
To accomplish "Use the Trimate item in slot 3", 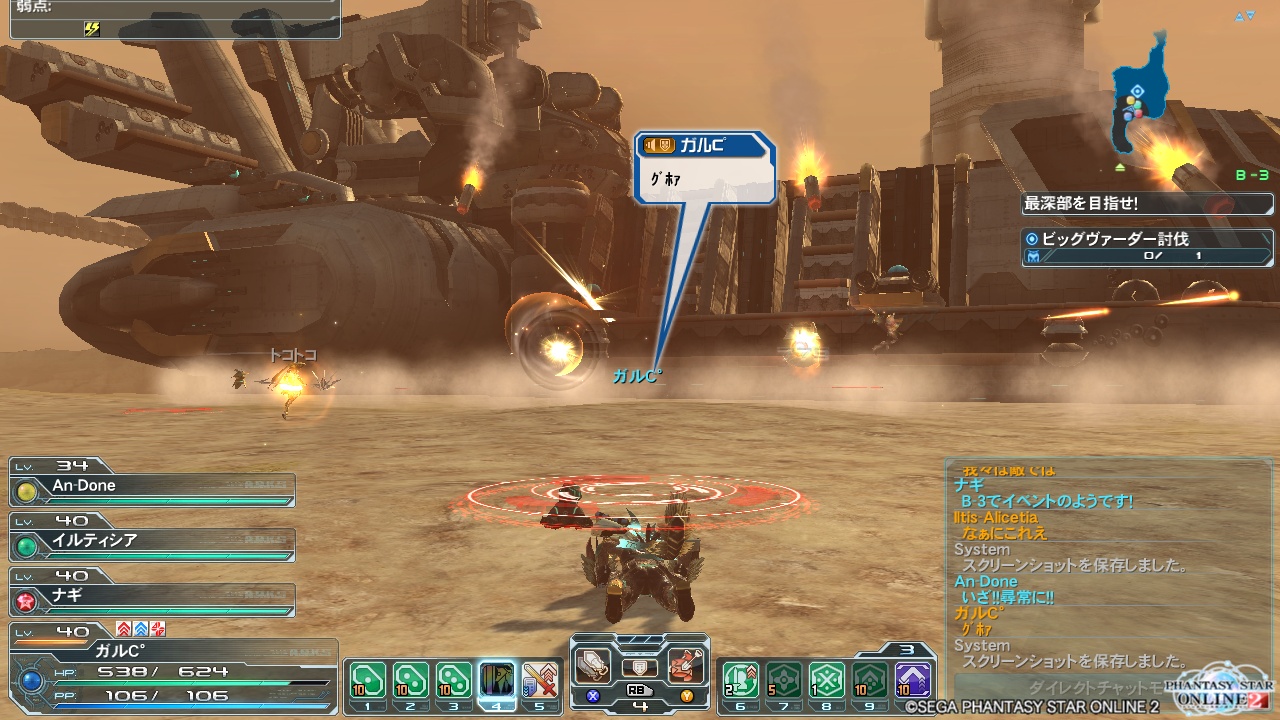I will [x=454, y=680].
